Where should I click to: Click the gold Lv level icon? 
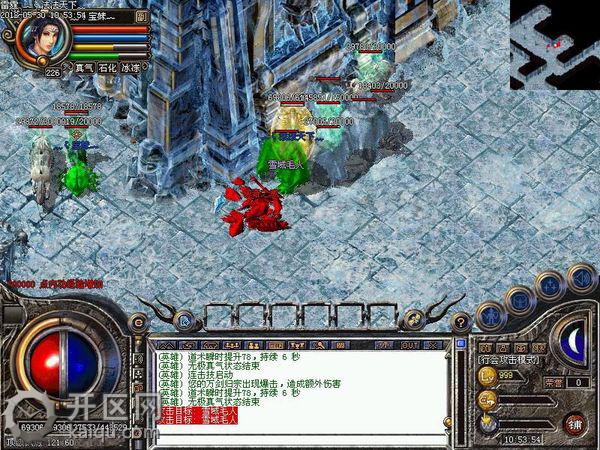[x=488, y=374]
